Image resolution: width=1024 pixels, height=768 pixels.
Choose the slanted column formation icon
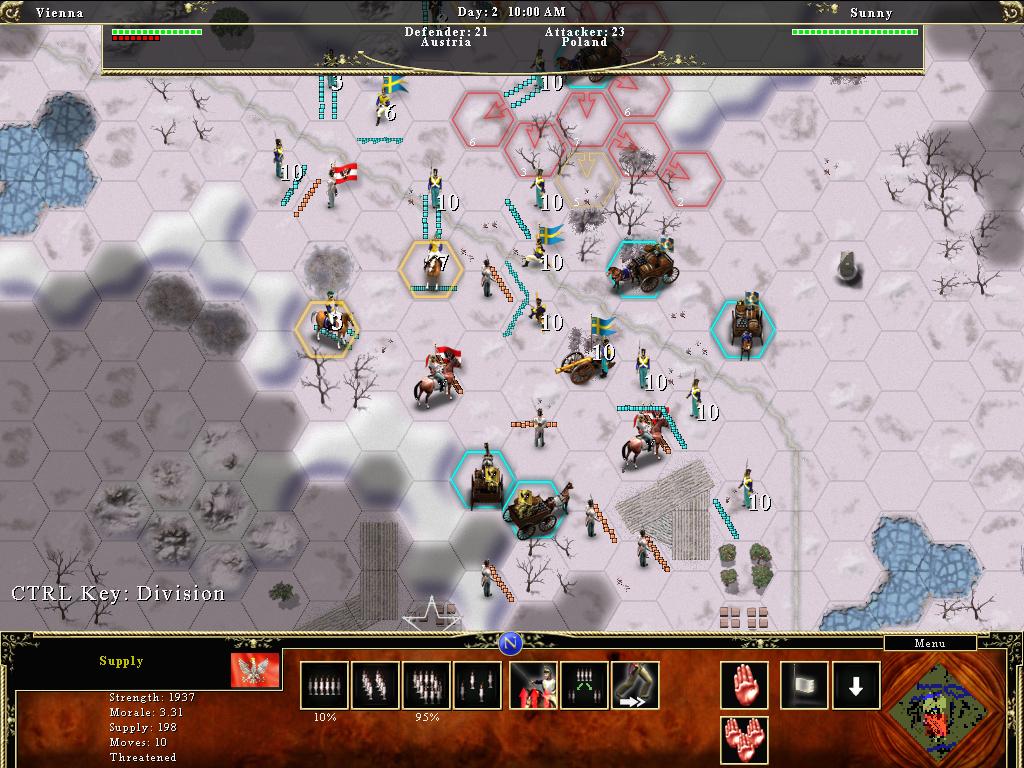[375, 685]
